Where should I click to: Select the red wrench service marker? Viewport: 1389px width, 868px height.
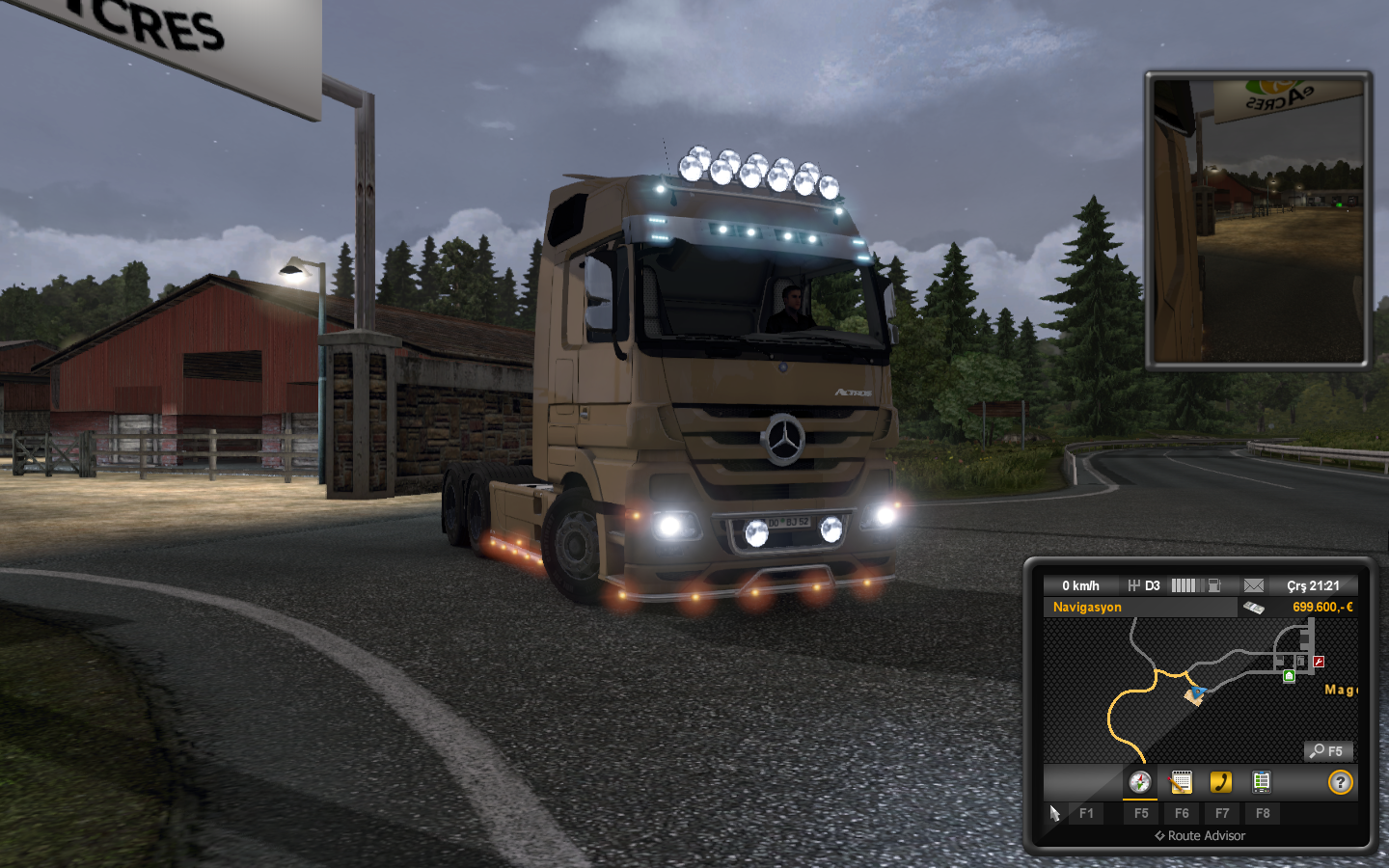tap(1319, 662)
